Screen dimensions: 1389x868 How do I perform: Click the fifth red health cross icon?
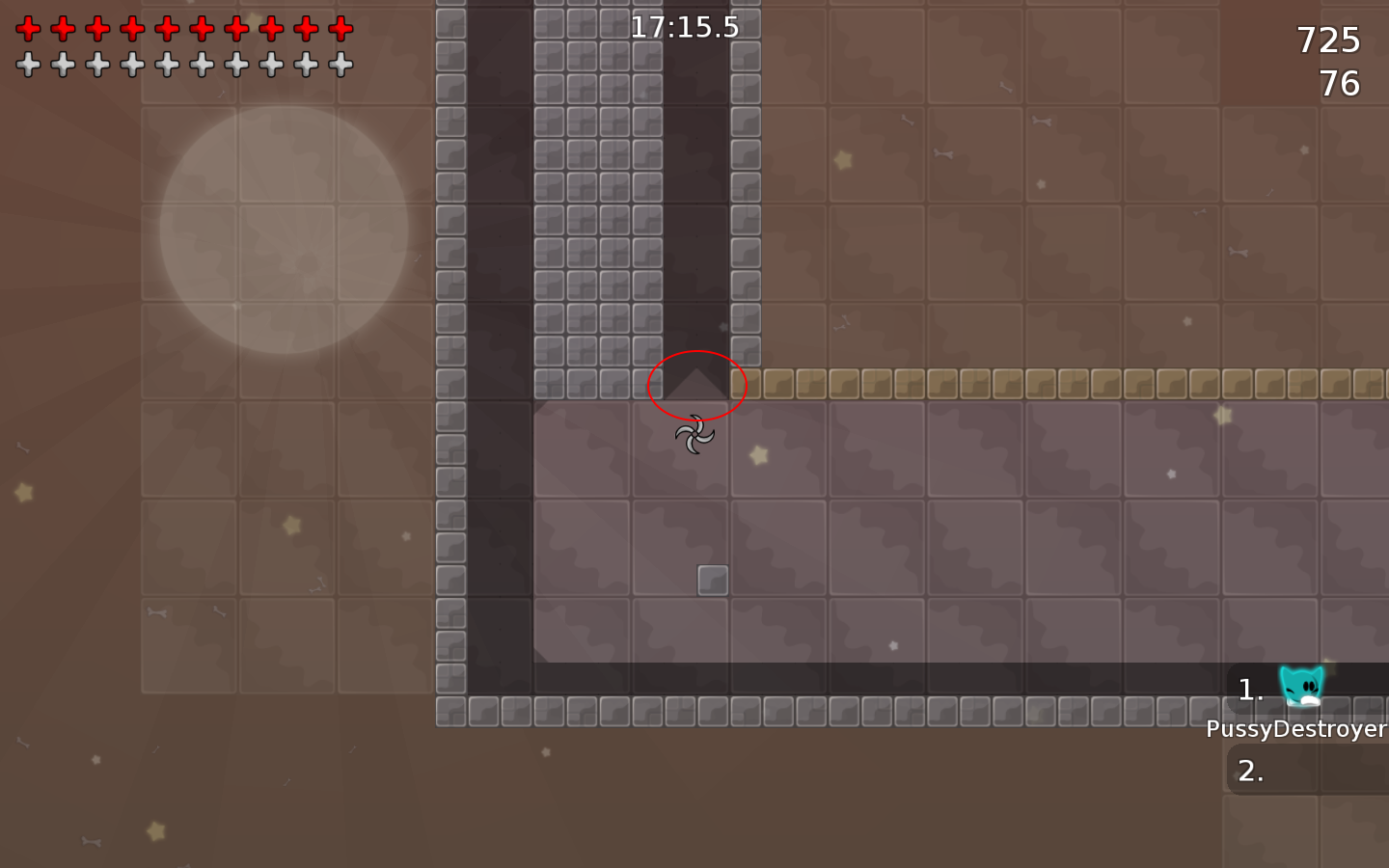click(168, 28)
